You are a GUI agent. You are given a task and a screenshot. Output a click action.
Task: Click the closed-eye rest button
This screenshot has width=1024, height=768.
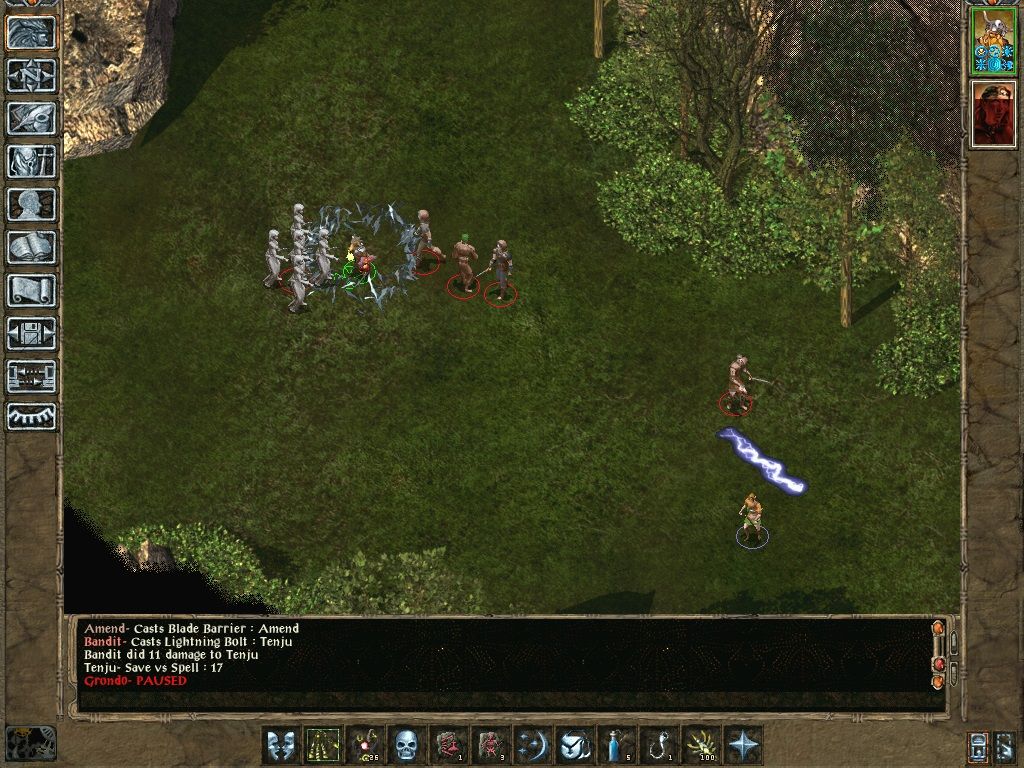point(31,416)
